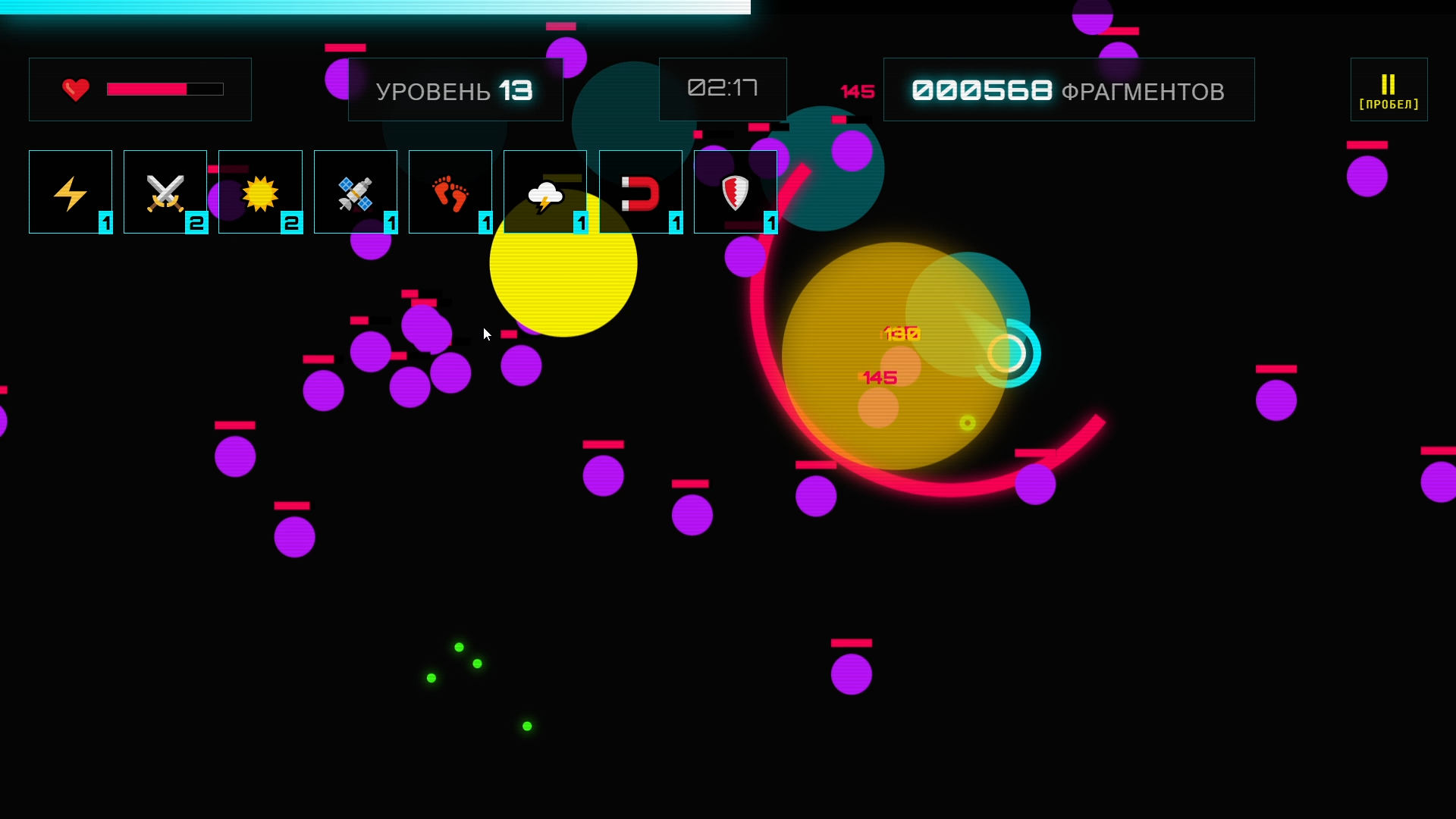Screen dimensions: 1456x819
Task: Click the УРОВЕНЬ 13 level display
Action: pyautogui.click(x=454, y=89)
